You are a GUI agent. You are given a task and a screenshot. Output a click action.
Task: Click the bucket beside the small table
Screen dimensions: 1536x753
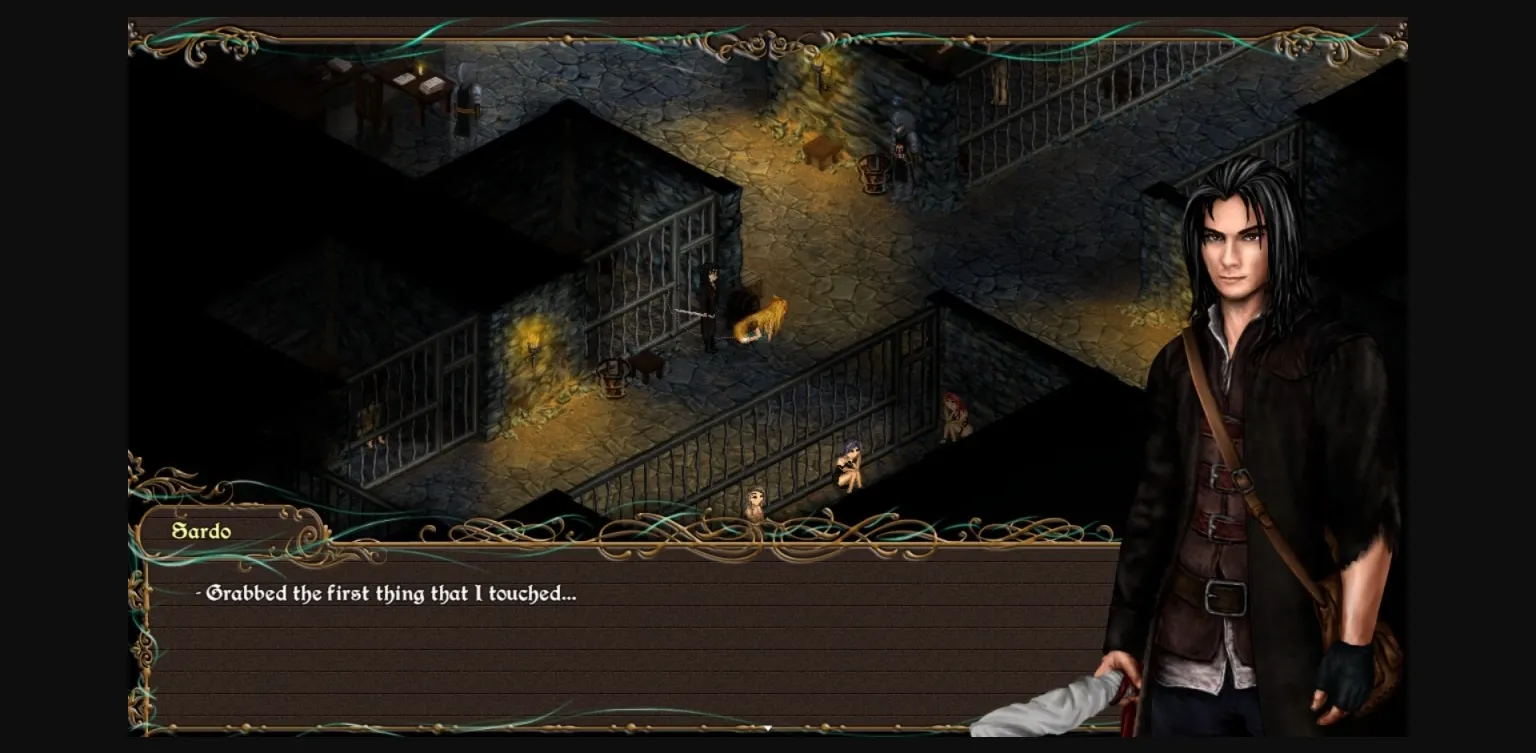(612, 379)
